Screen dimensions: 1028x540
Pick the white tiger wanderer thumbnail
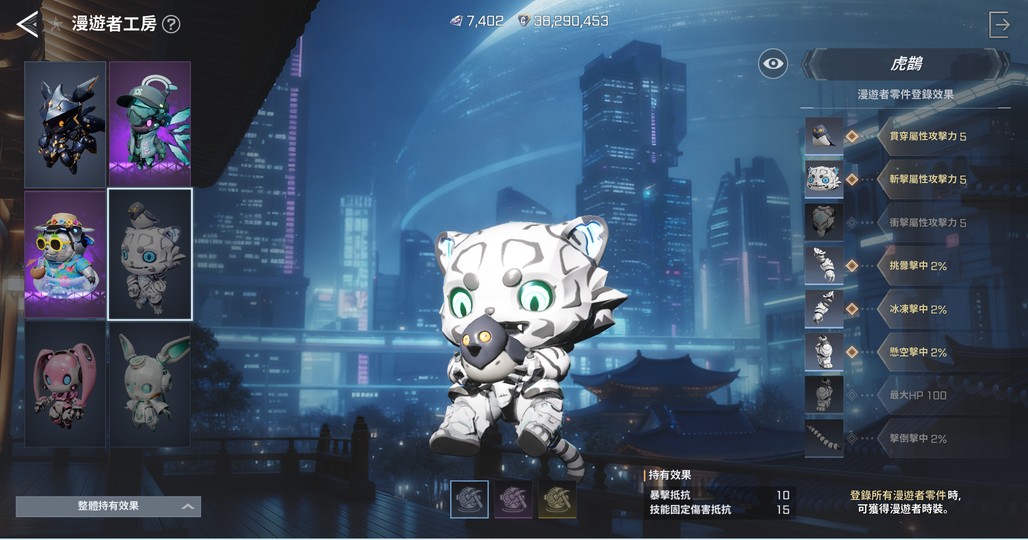(x=149, y=254)
